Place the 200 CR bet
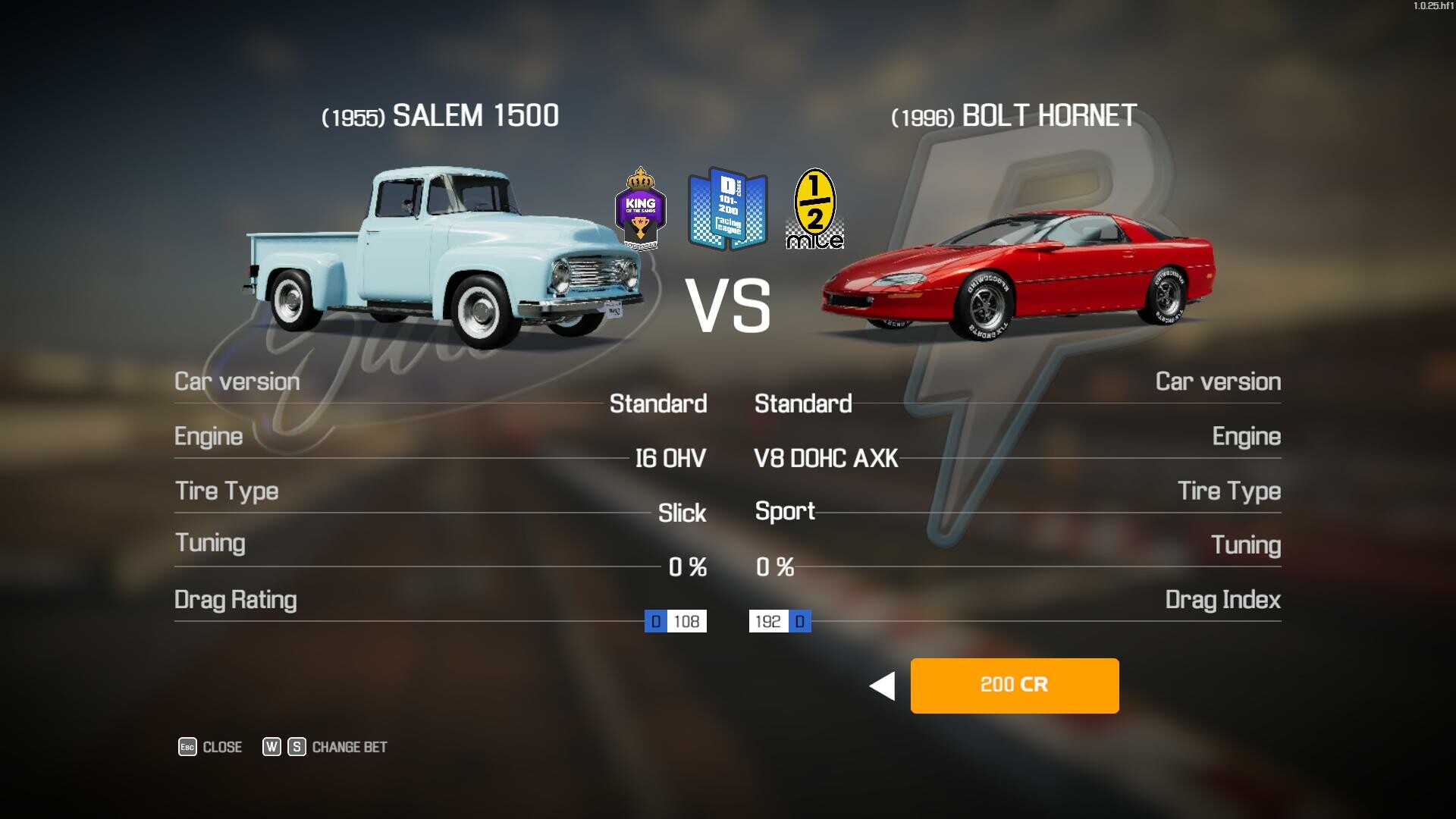This screenshot has width=1456, height=819. (x=1014, y=686)
